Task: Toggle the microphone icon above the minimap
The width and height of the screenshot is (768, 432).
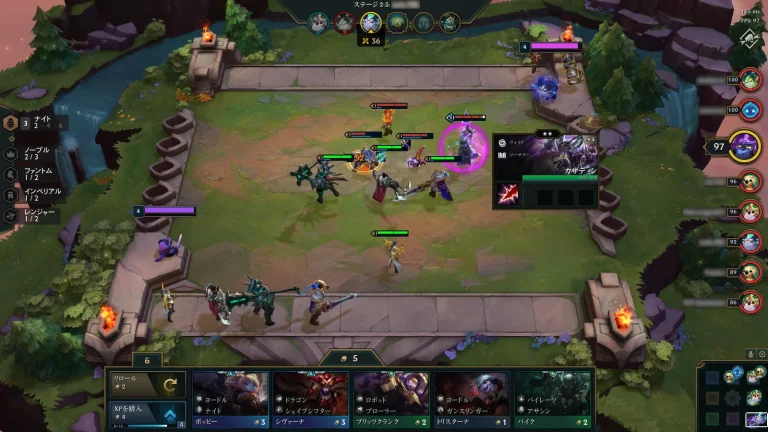Action: 751,353
